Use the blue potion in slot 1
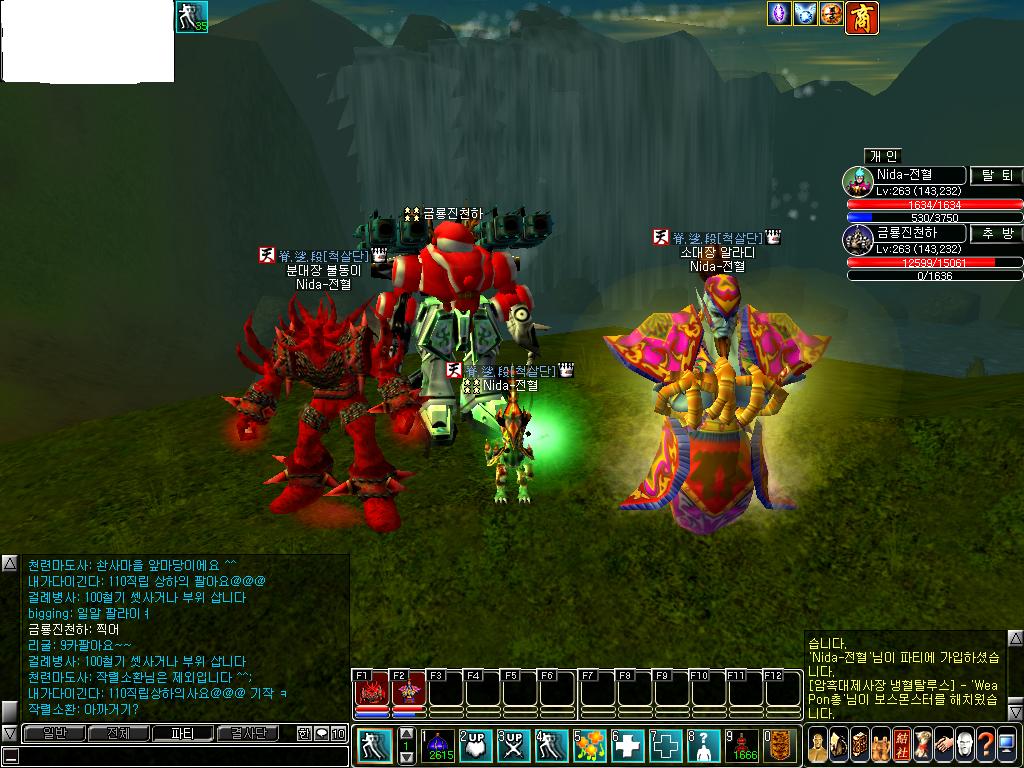 point(440,745)
